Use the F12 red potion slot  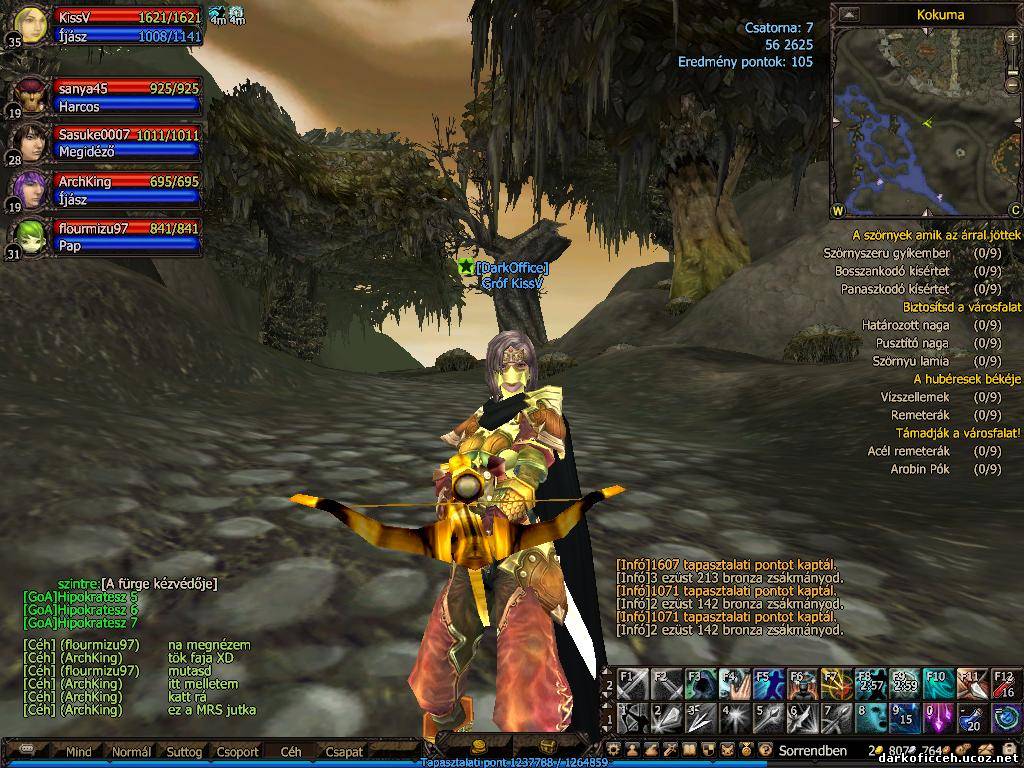(1006, 684)
